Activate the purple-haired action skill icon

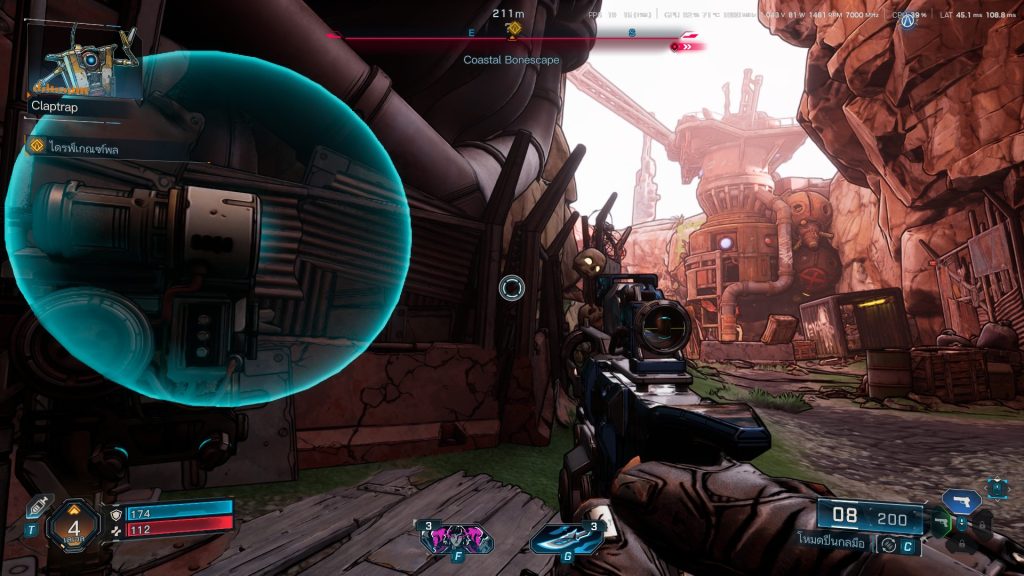pyautogui.click(x=457, y=539)
